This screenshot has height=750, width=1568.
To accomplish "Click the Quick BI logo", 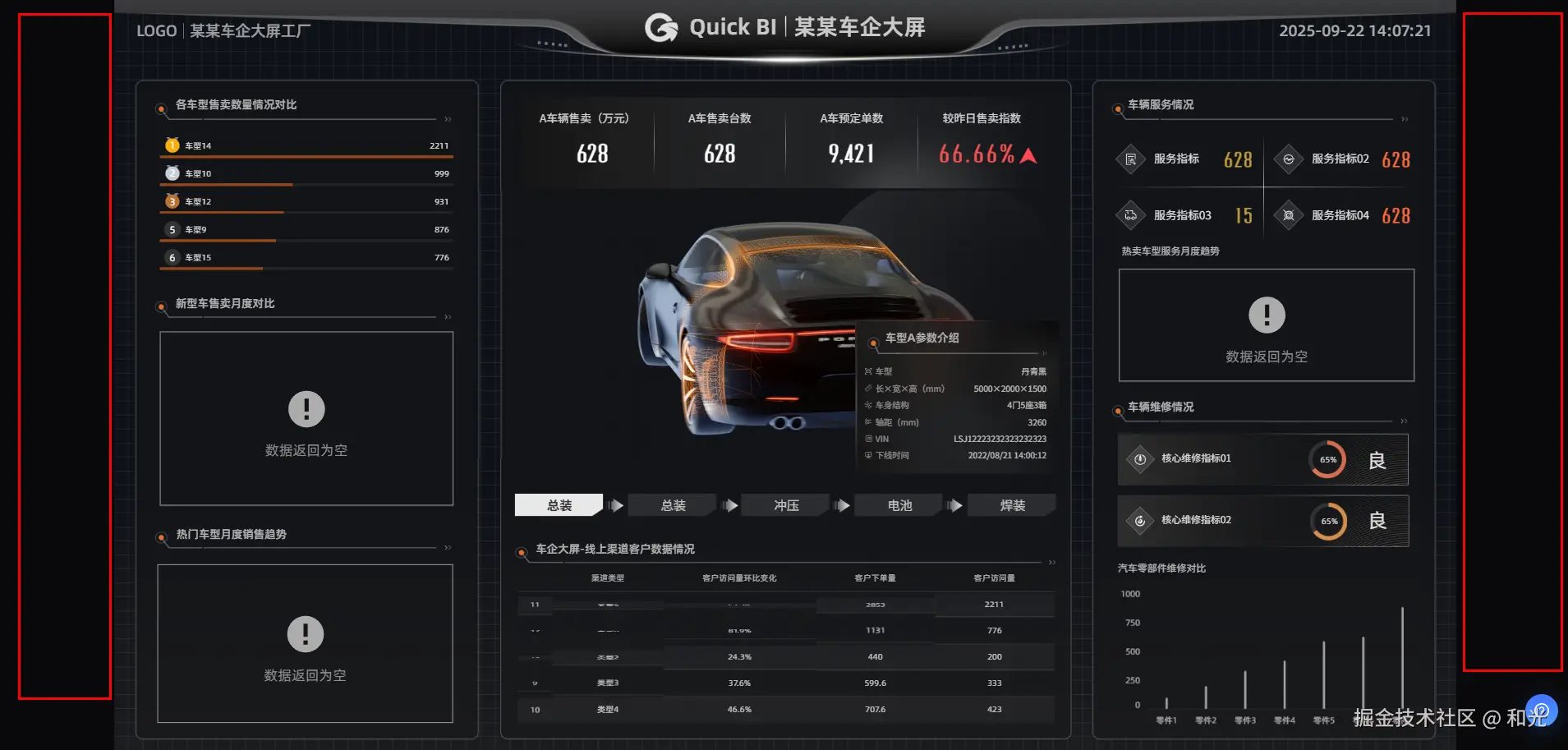I will point(662,28).
